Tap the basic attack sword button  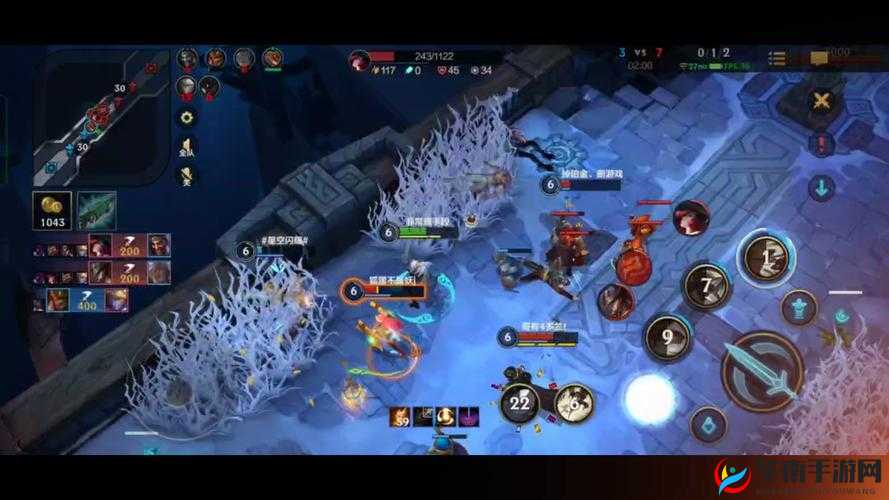(762, 369)
